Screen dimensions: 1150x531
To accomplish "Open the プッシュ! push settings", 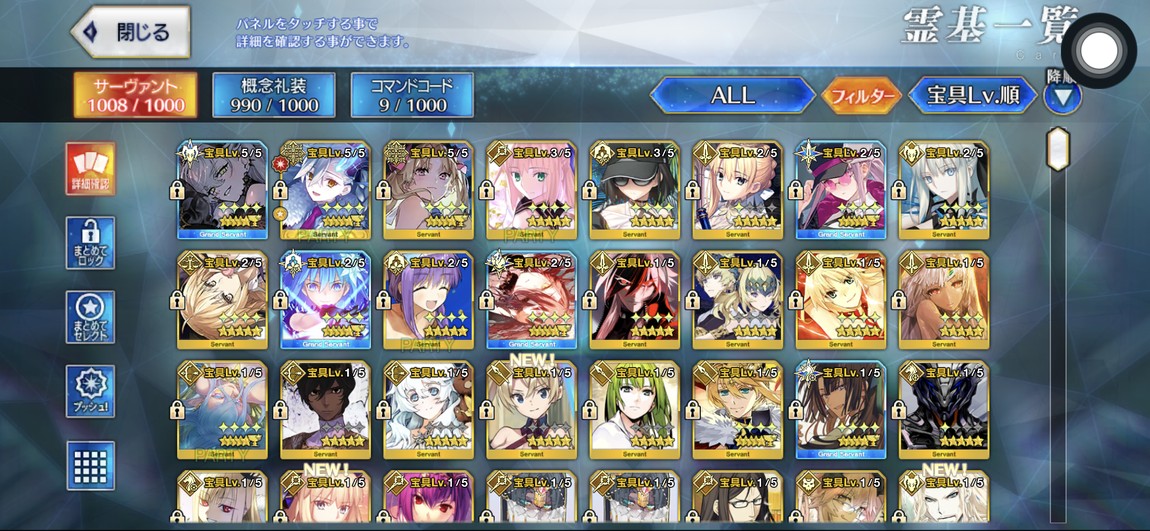I will click(91, 391).
